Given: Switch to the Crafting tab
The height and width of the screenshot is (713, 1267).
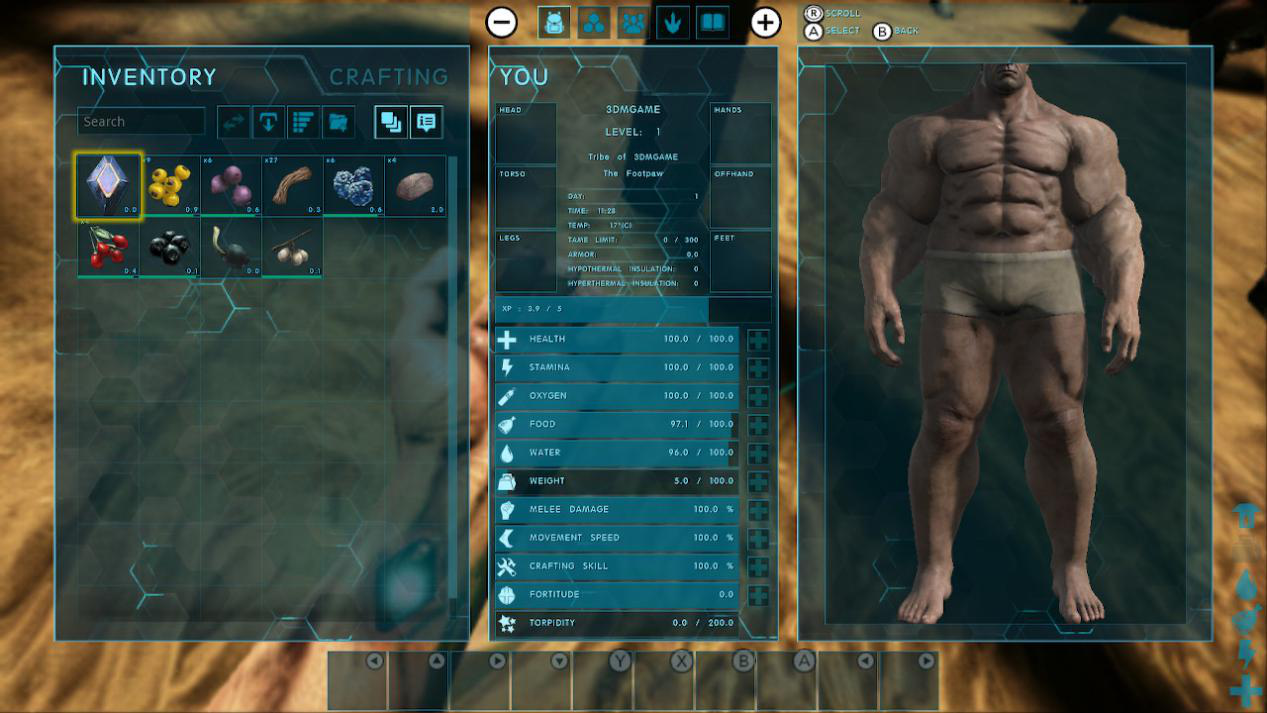Looking at the screenshot, I should pos(388,77).
